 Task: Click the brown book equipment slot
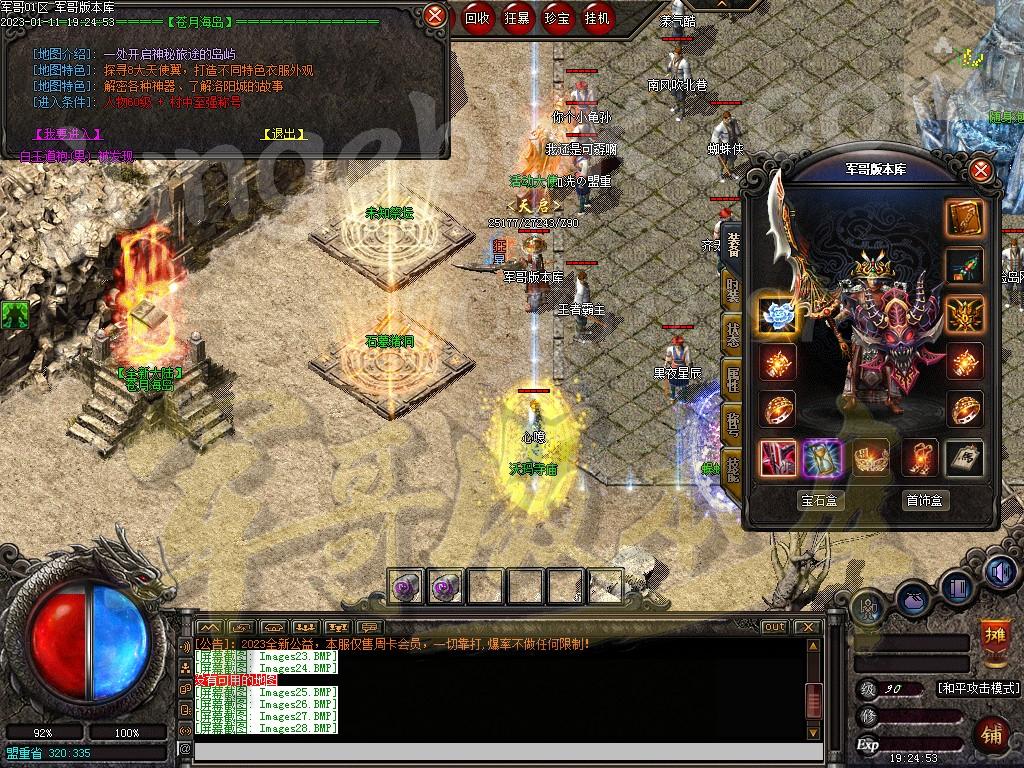click(x=965, y=219)
